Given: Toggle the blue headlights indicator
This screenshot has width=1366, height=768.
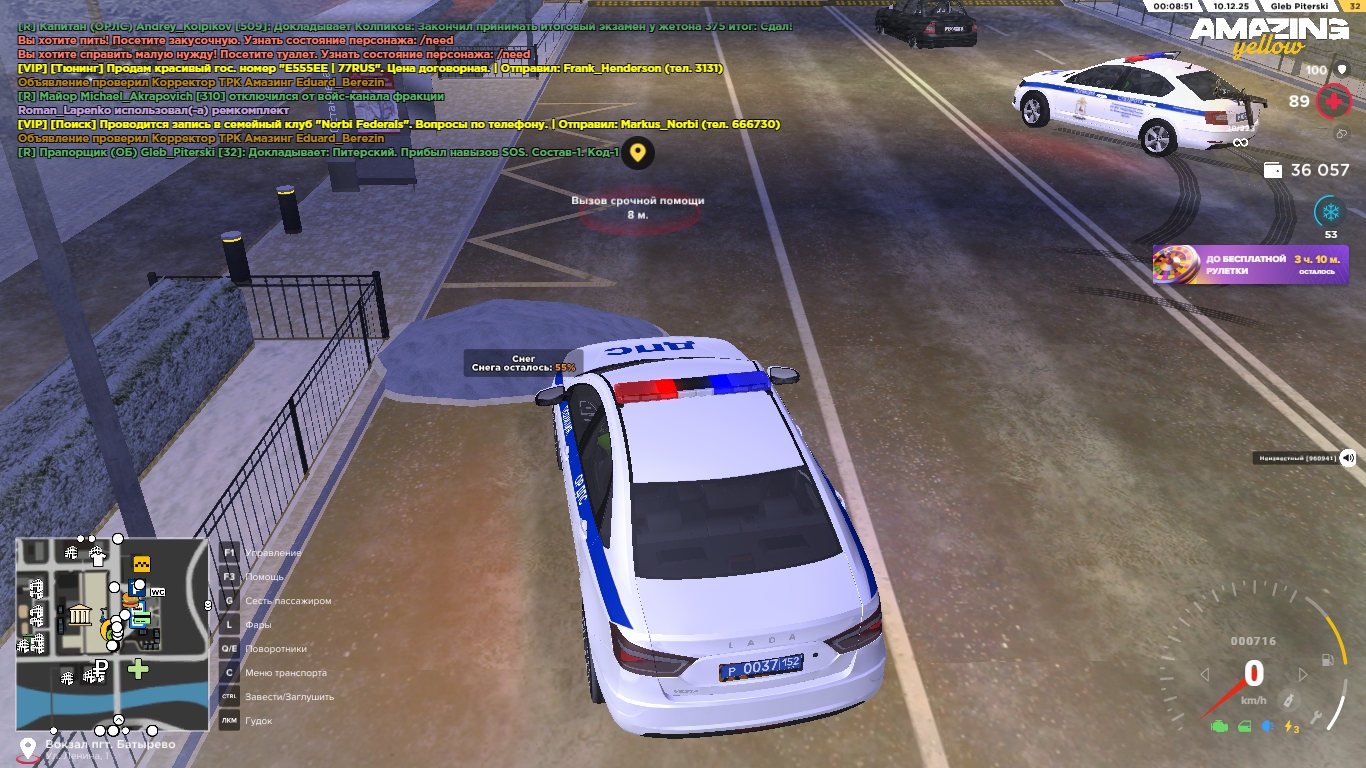Looking at the screenshot, I should click(x=1269, y=726).
